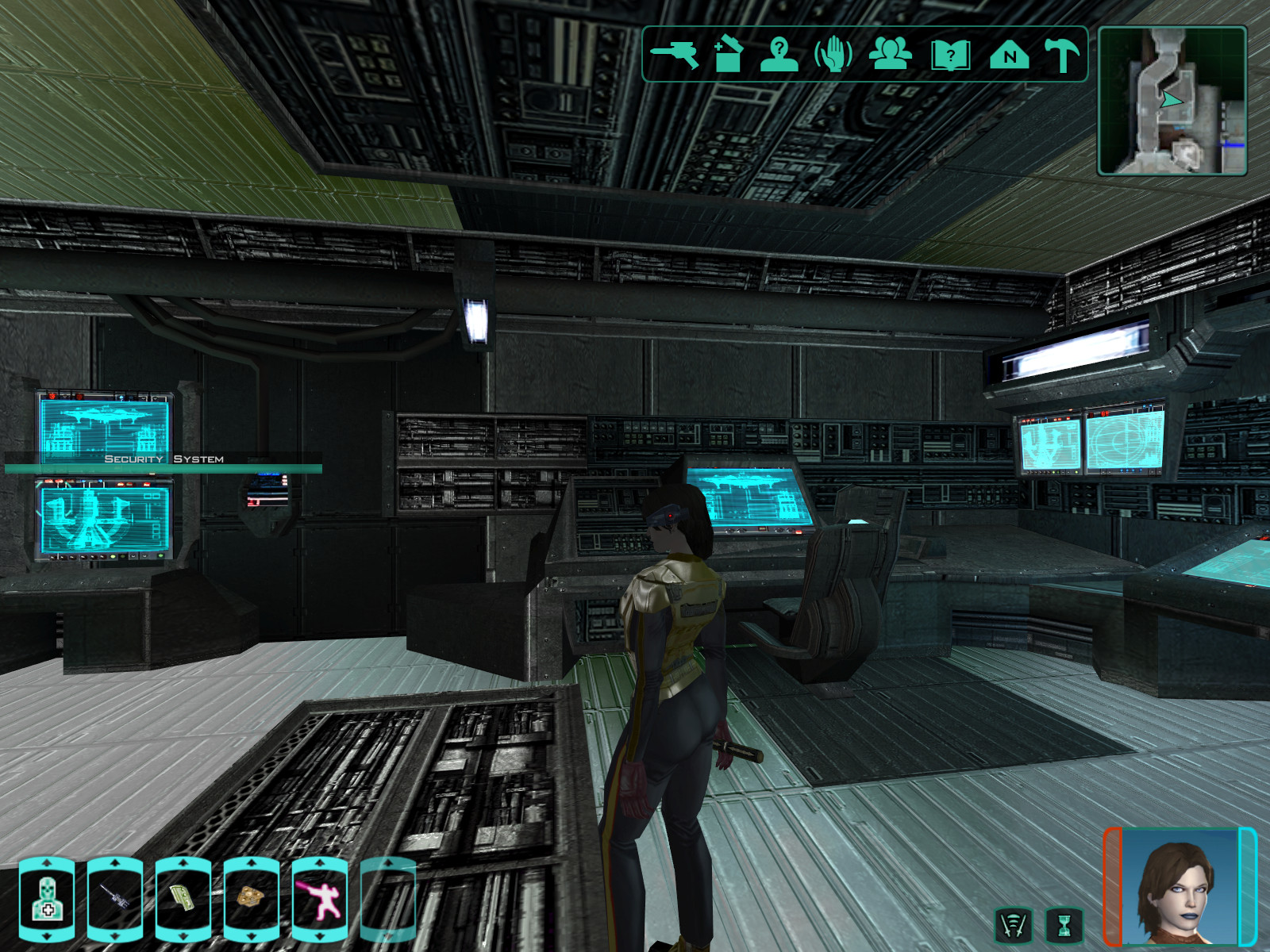The image size is (1270, 952).
Task: Select the Security System target label
Action: pyautogui.click(x=164, y=459)
